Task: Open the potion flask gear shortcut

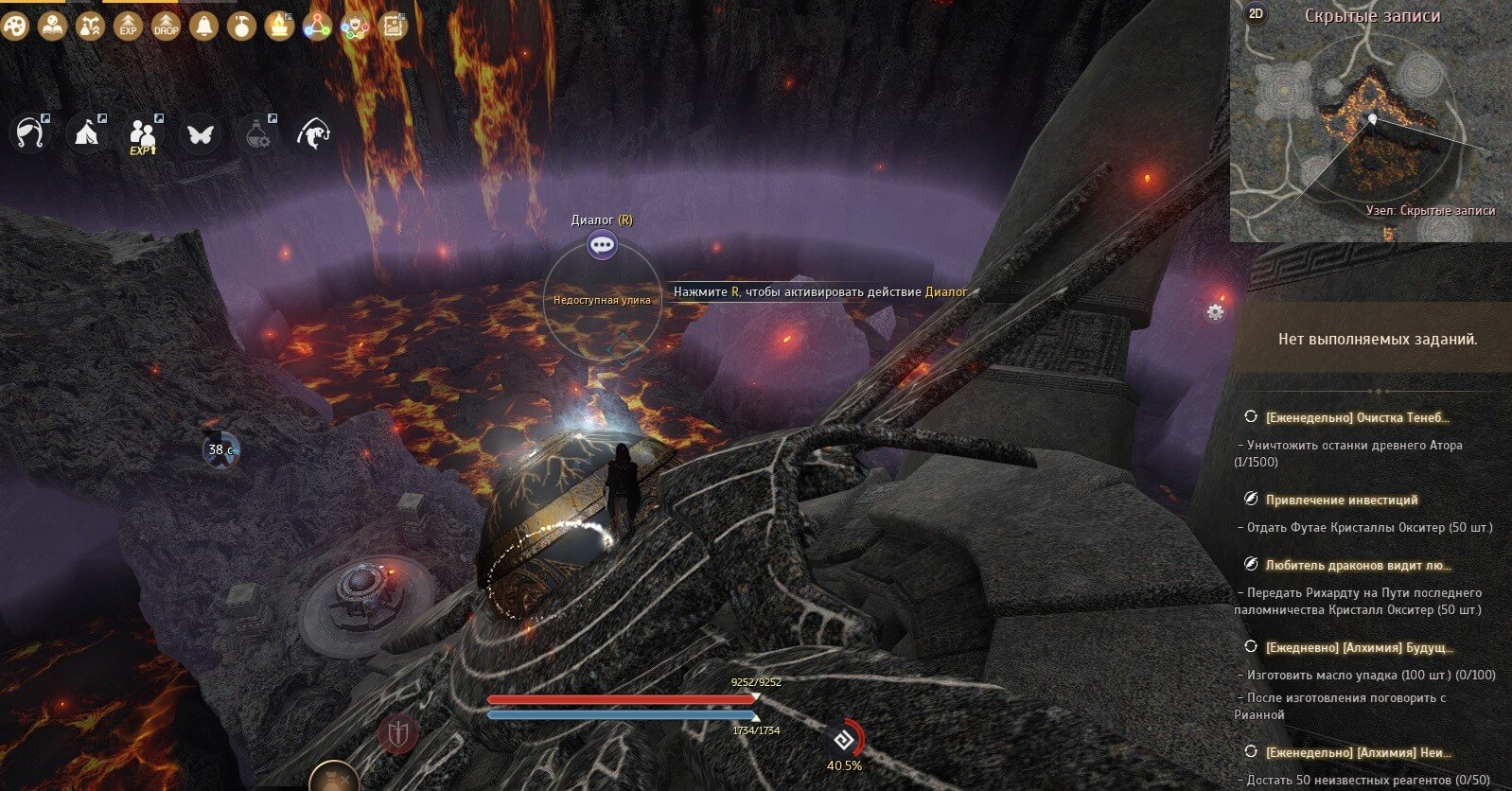Action: point(257,134)
